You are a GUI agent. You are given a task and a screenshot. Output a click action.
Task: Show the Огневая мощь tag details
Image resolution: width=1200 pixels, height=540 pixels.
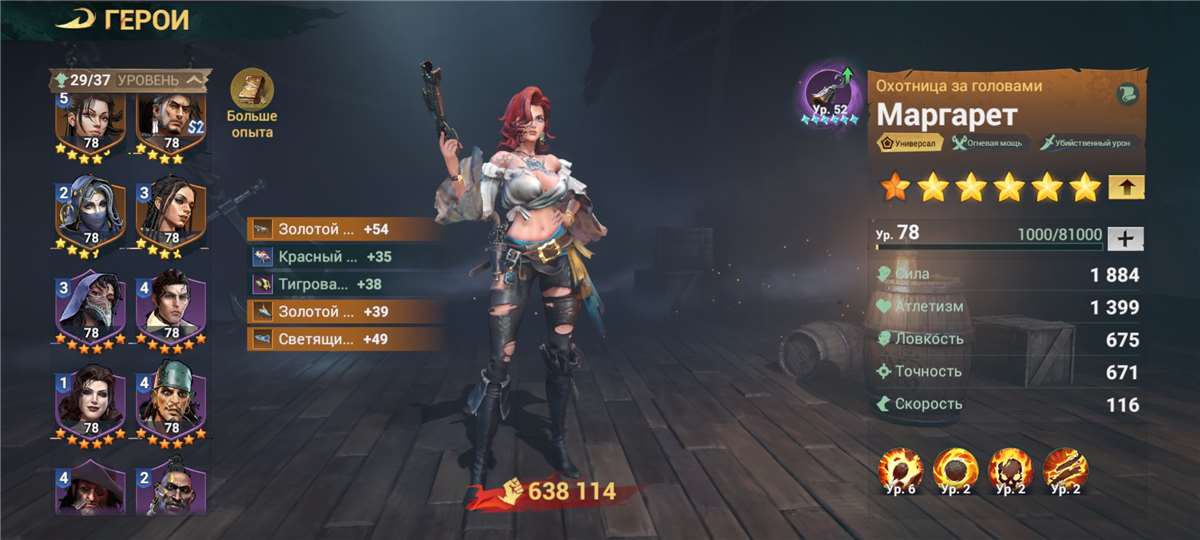(990, 144)
